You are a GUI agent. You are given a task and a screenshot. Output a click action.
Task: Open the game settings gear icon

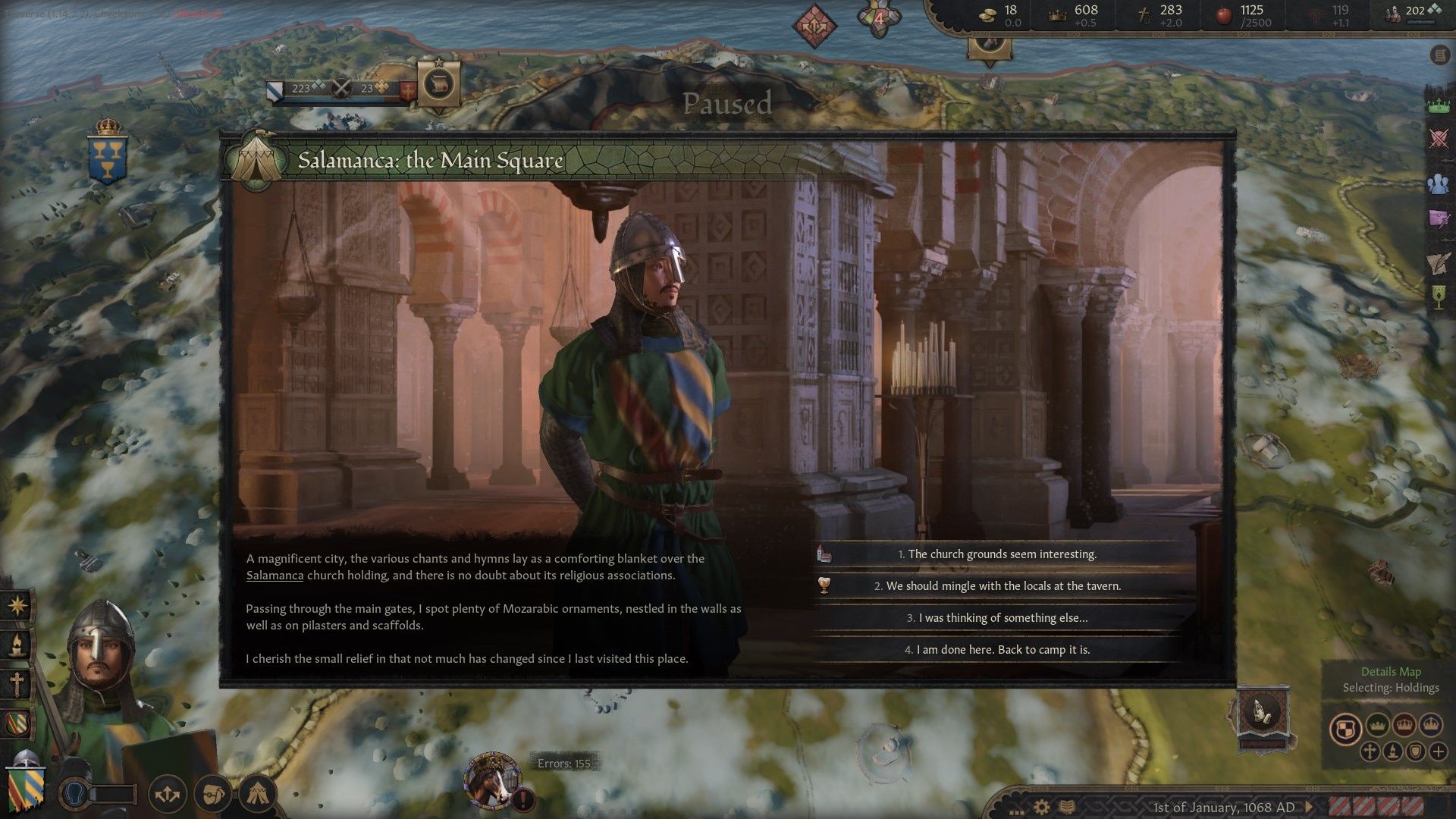pyautogui.click(x=1041, y=807)
